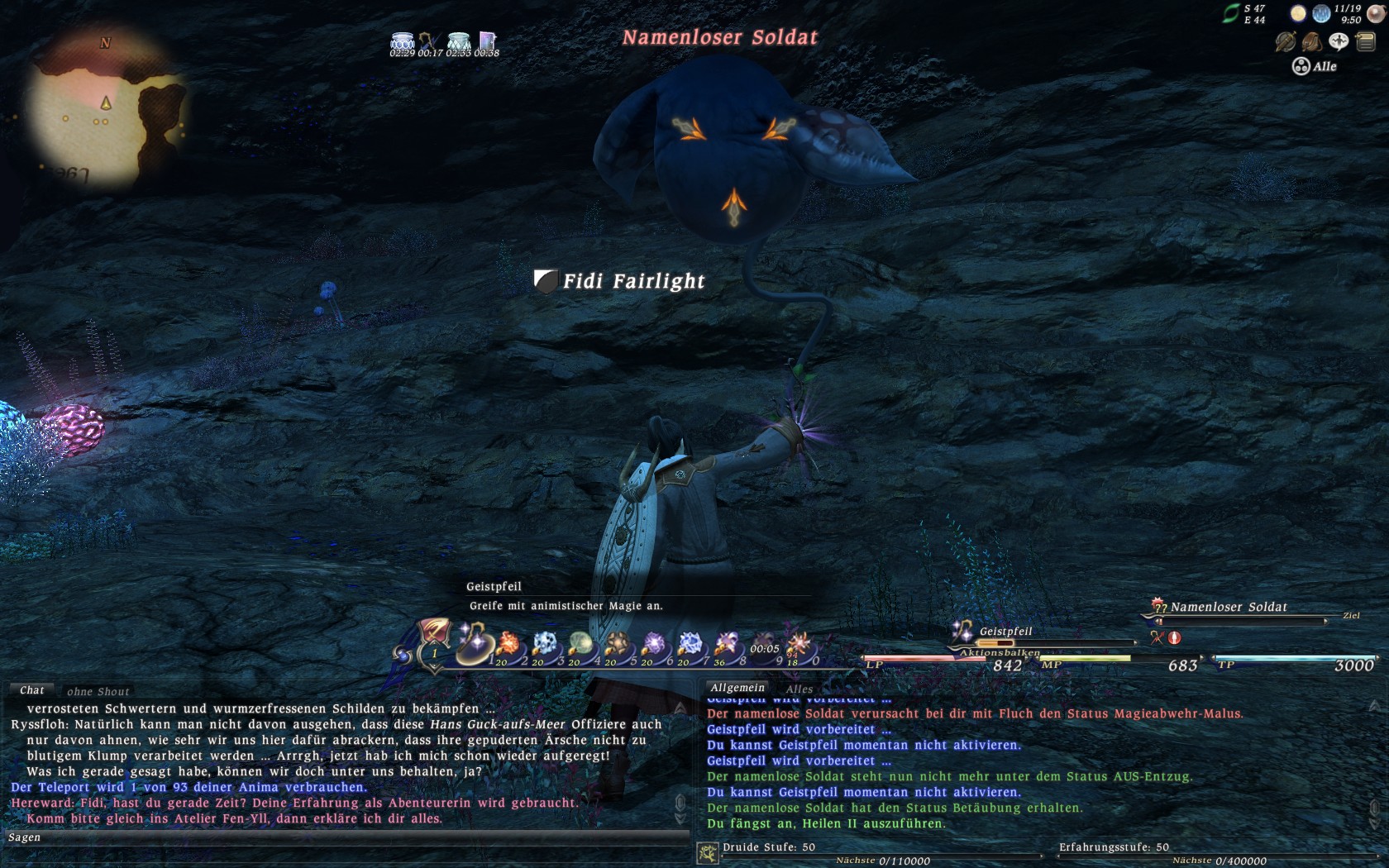Cast the pale green wind spell in slot 4

pyautogui.click(x=581, y=644)
